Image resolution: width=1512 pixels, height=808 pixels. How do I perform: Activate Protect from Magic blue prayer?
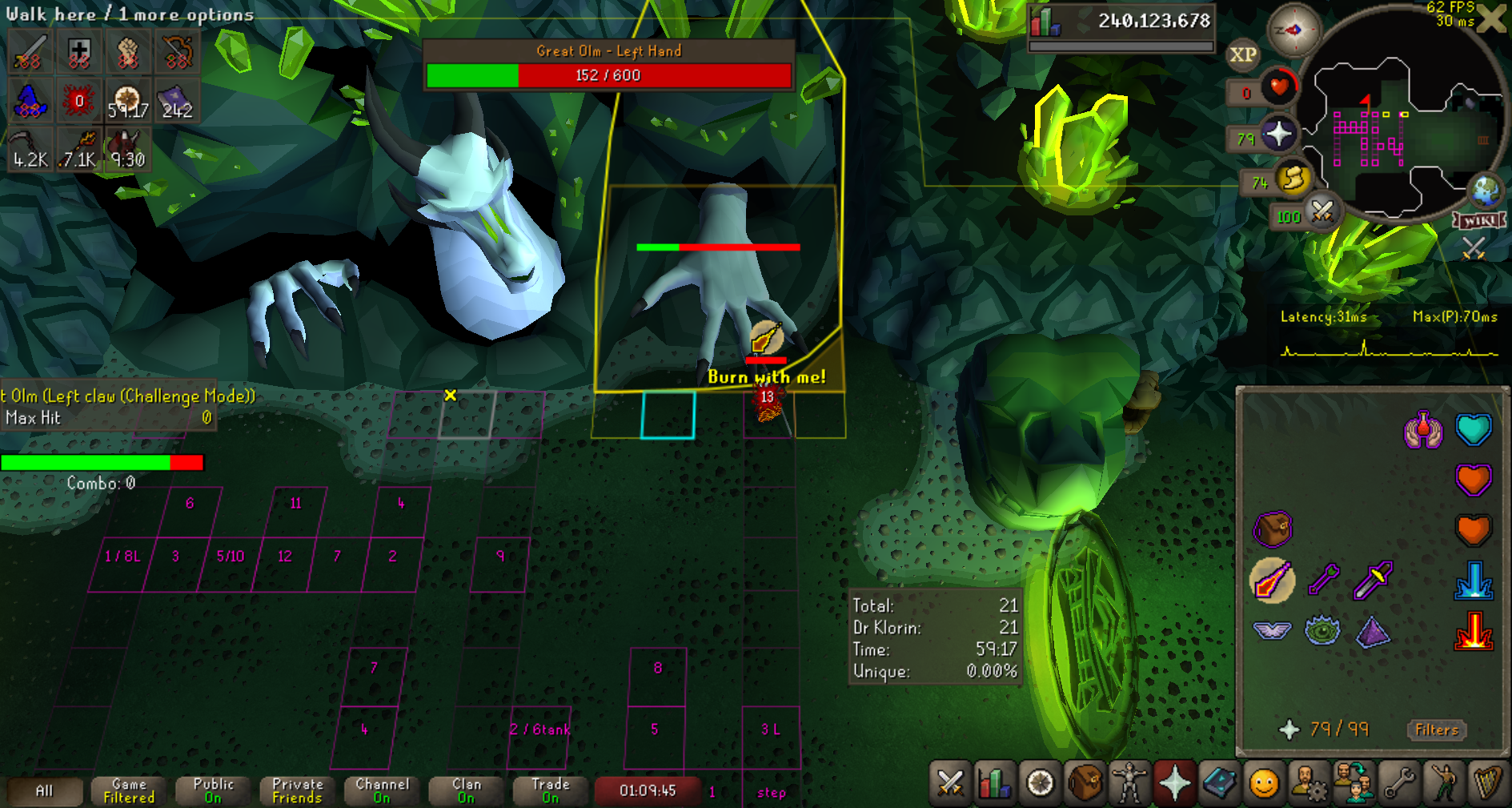pos(1474,580)
